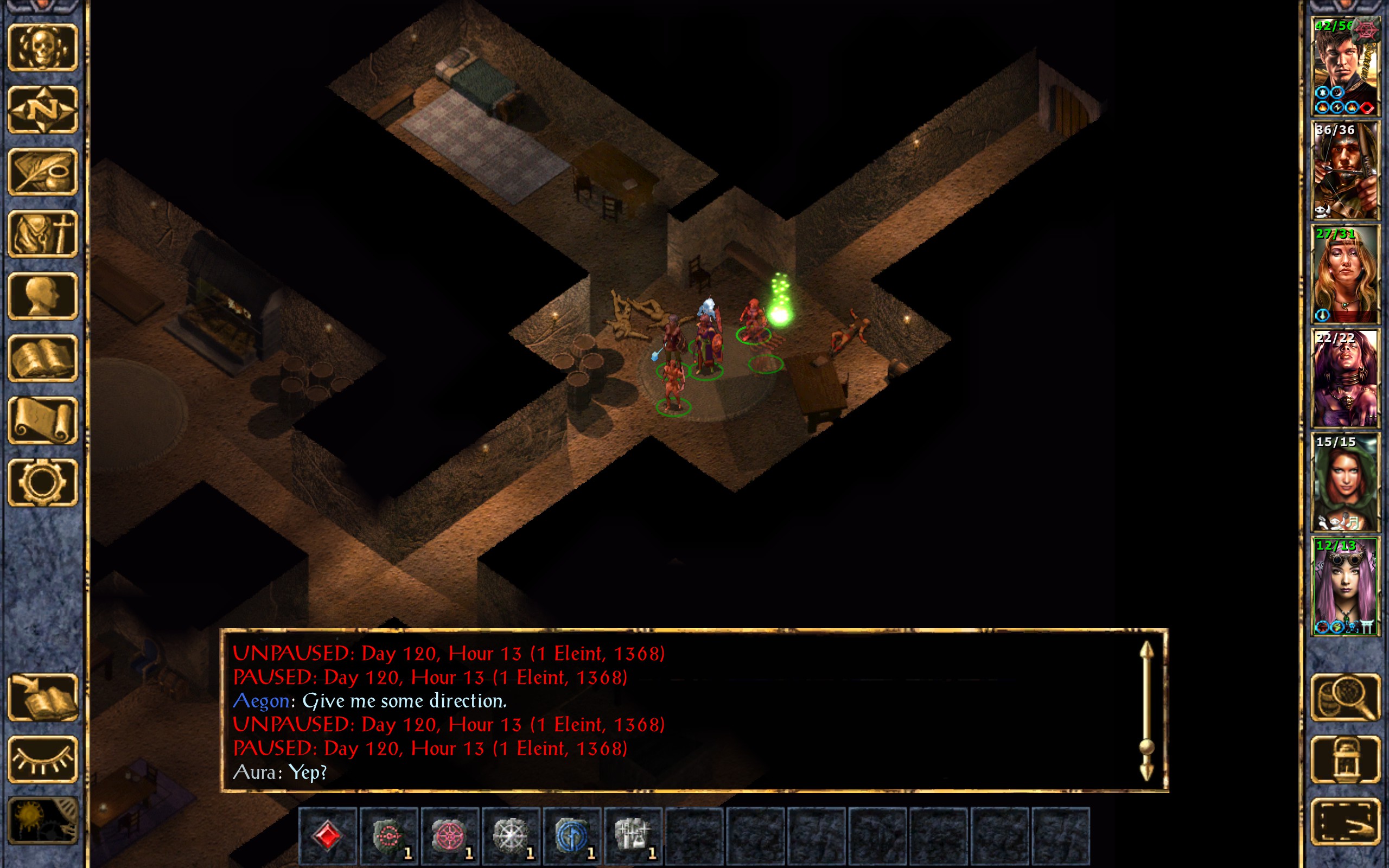The width and height of the screenshot is (1389, 868).
Task: Open the journal quill and inkwell button
Action: click(43, 171)
